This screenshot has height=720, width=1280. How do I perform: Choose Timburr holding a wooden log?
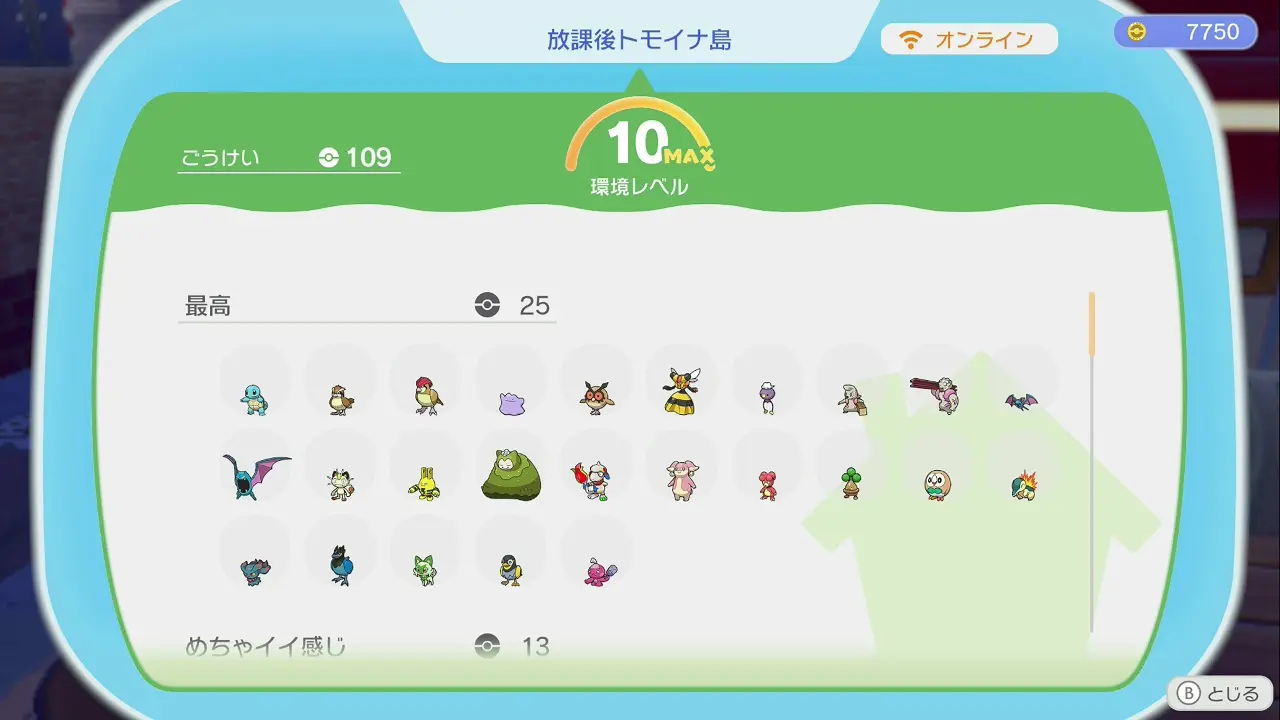coord(852,399)
